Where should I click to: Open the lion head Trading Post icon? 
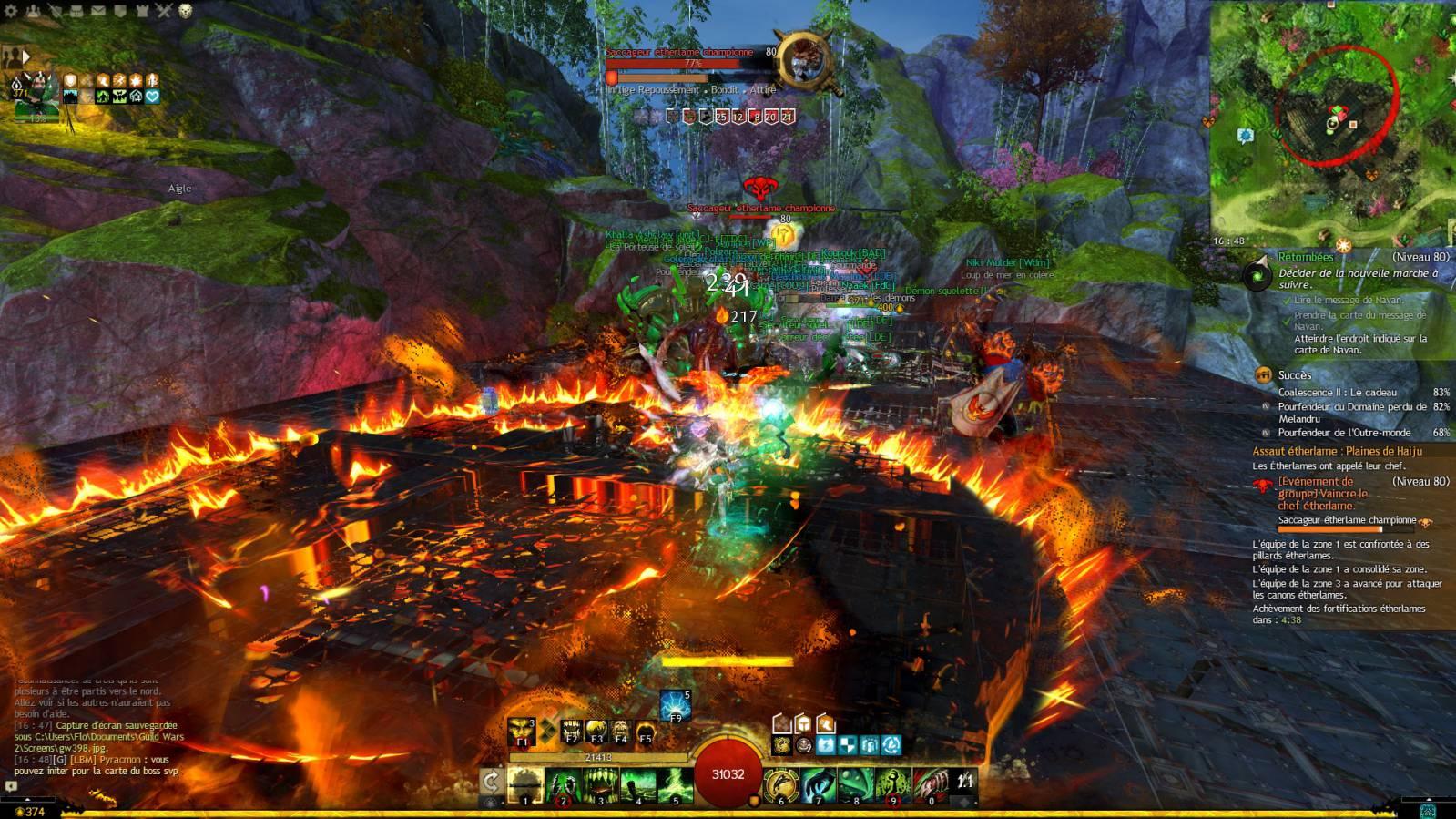[x=186, y=11]
